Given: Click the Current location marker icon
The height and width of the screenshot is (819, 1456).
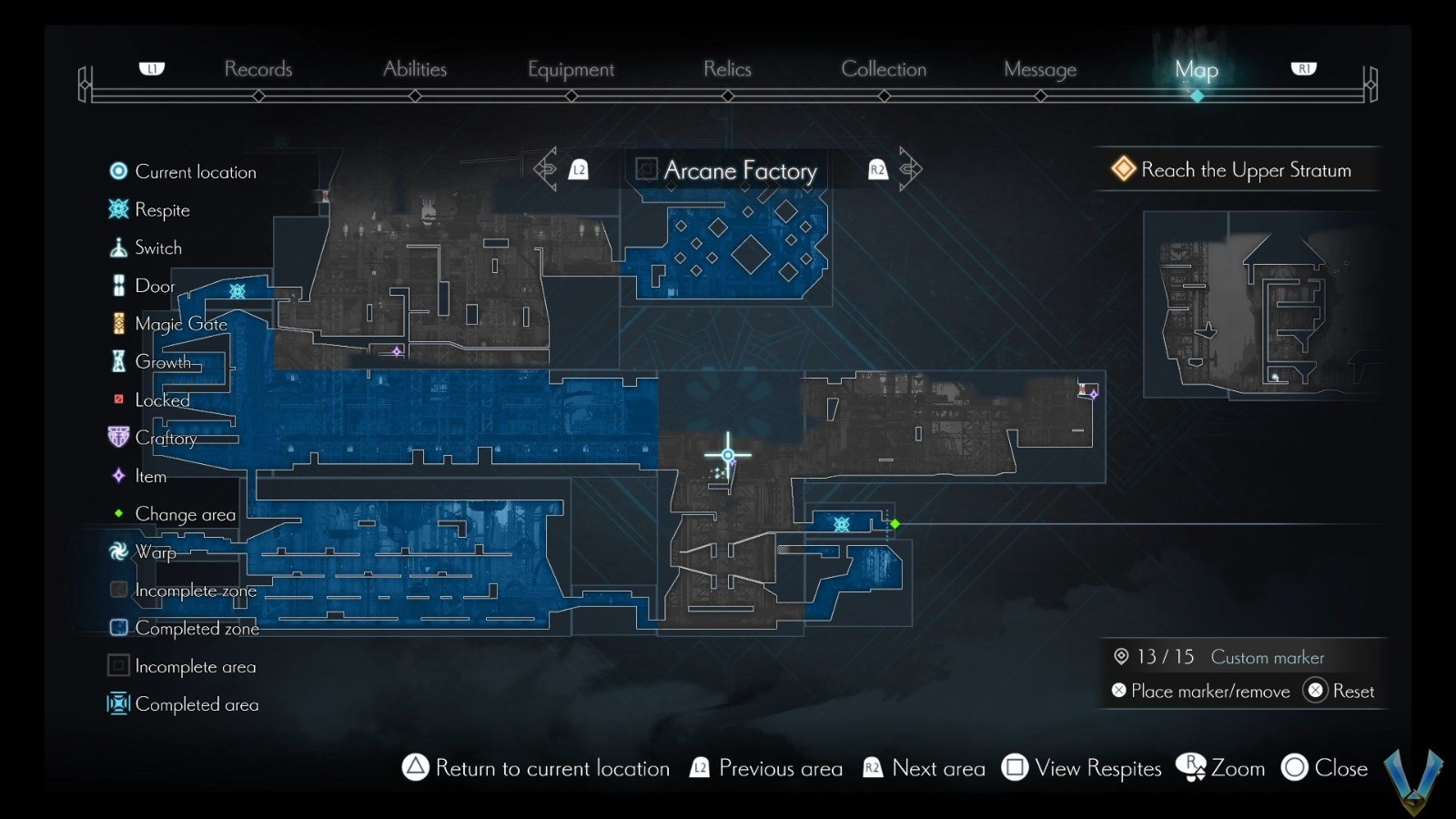Looking at the screenshot, I should coord(117,170).
